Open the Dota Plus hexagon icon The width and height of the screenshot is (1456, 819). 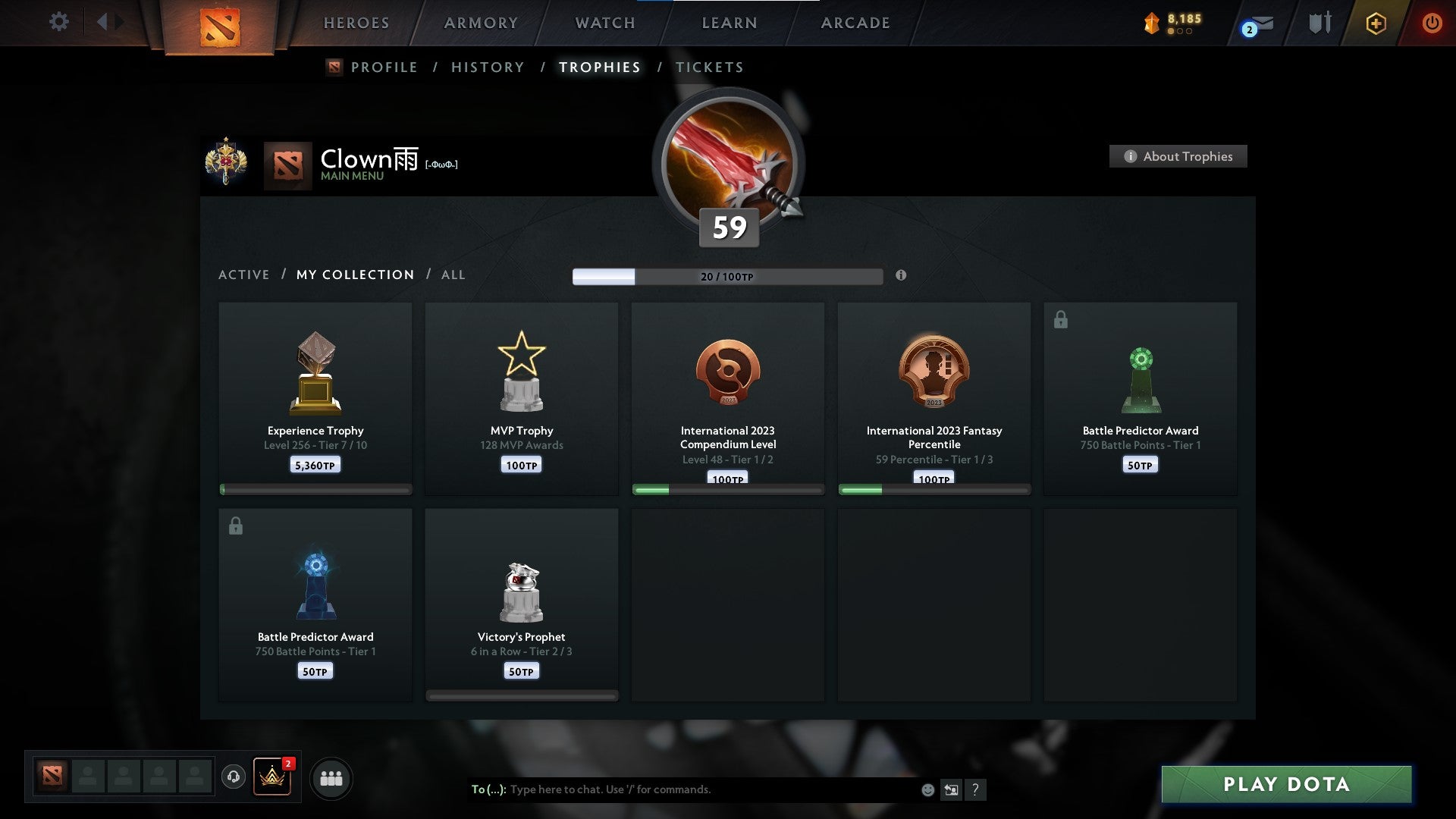pos(1376,23)
